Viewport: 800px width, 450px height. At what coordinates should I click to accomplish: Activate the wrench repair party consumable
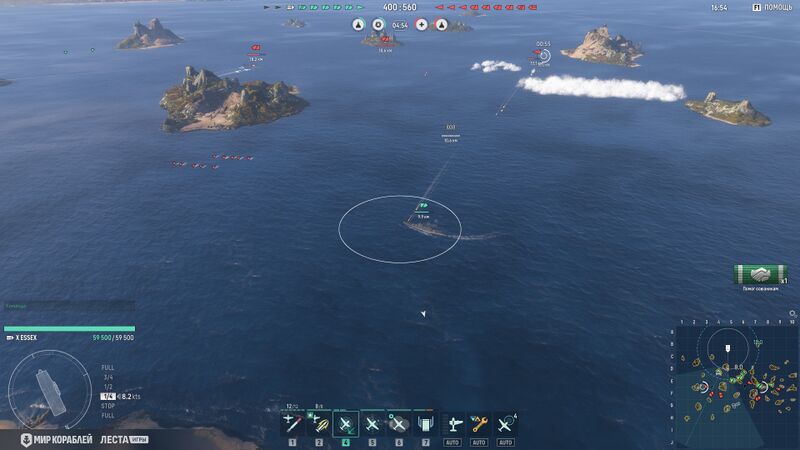(478, 424)
